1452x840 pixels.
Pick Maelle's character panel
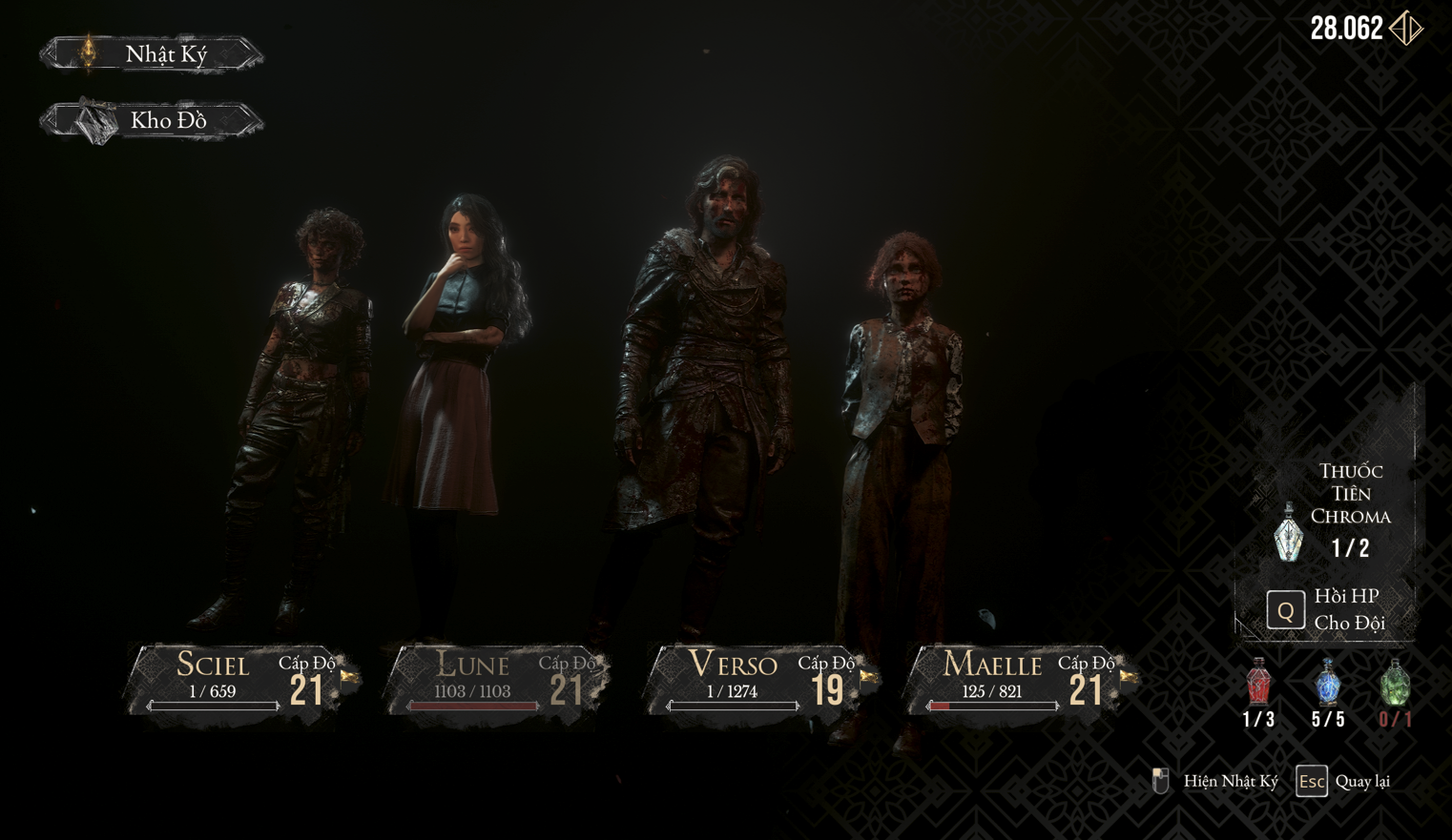tap(1019, 681)
